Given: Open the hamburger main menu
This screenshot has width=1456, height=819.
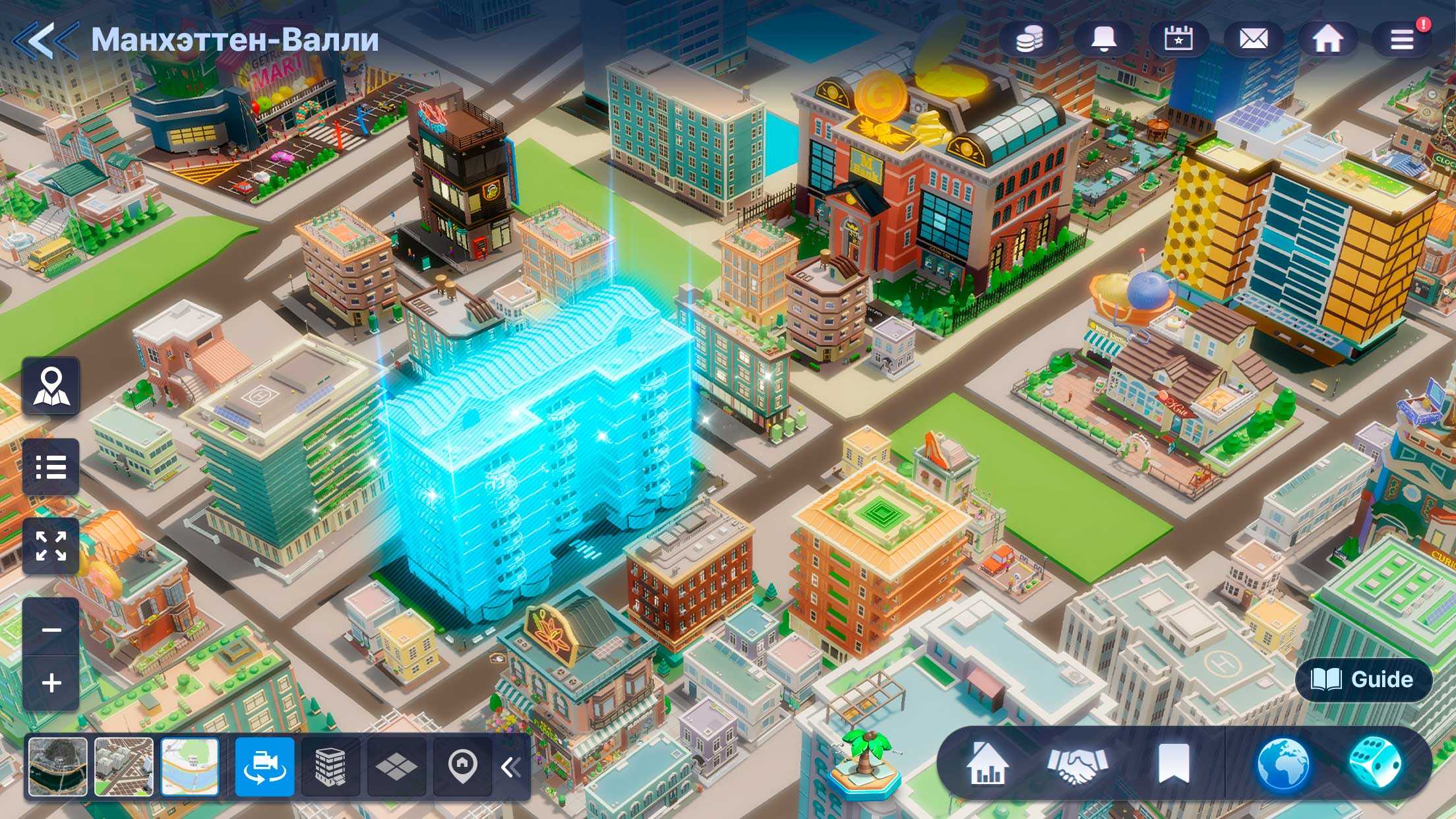Looking at the screenshot, I should click(1402, 40).
